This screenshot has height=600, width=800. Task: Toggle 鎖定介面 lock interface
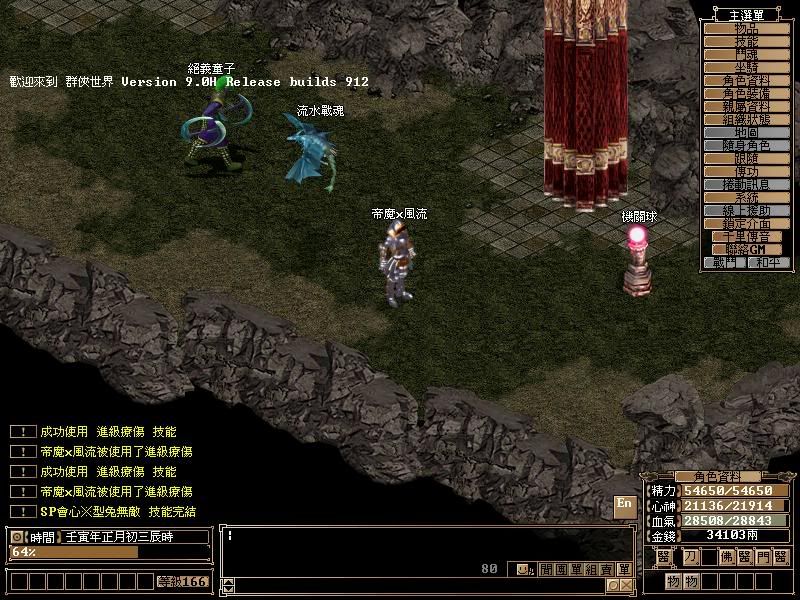748,224
